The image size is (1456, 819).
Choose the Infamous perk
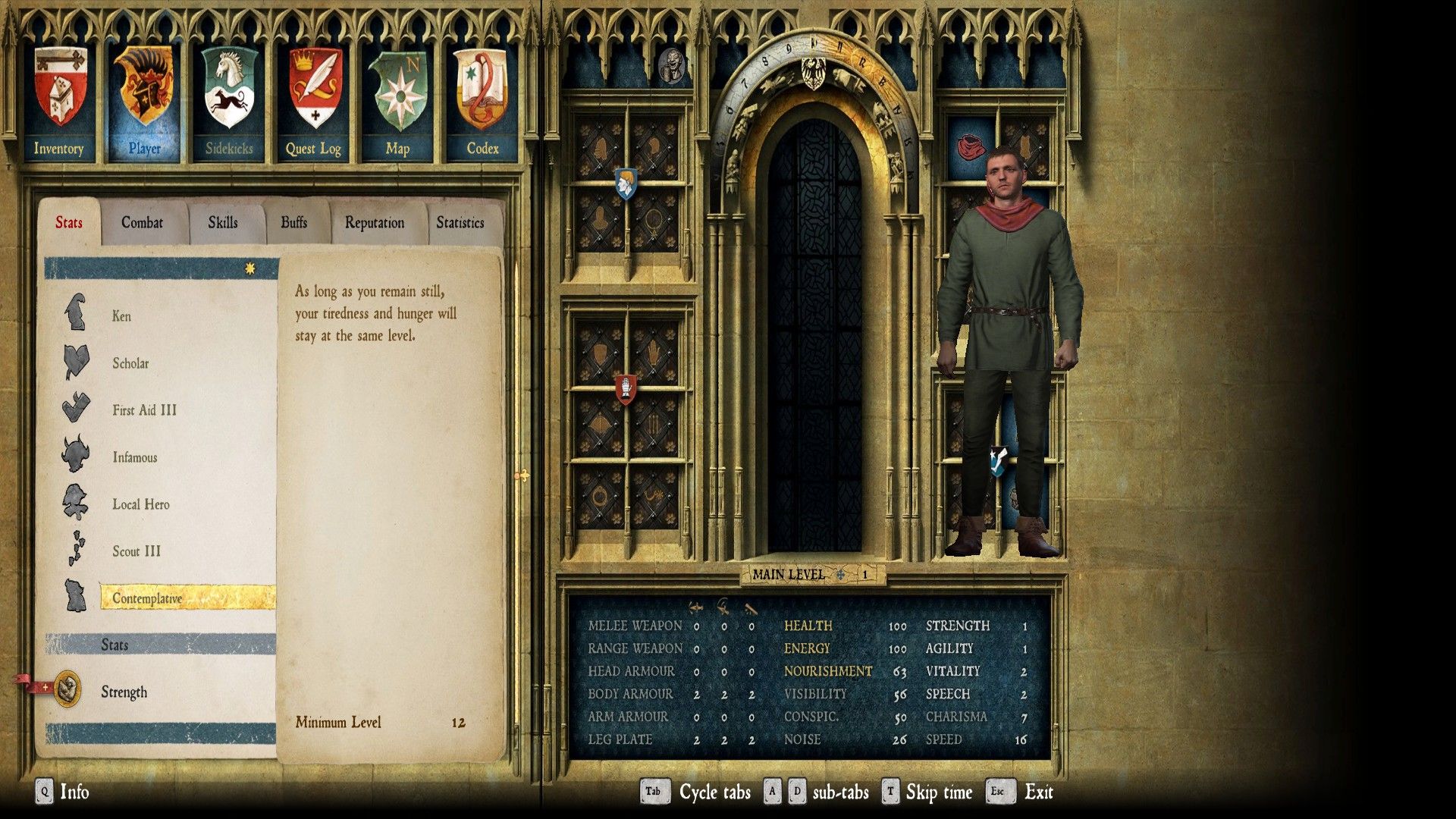(x=135, y=457)
